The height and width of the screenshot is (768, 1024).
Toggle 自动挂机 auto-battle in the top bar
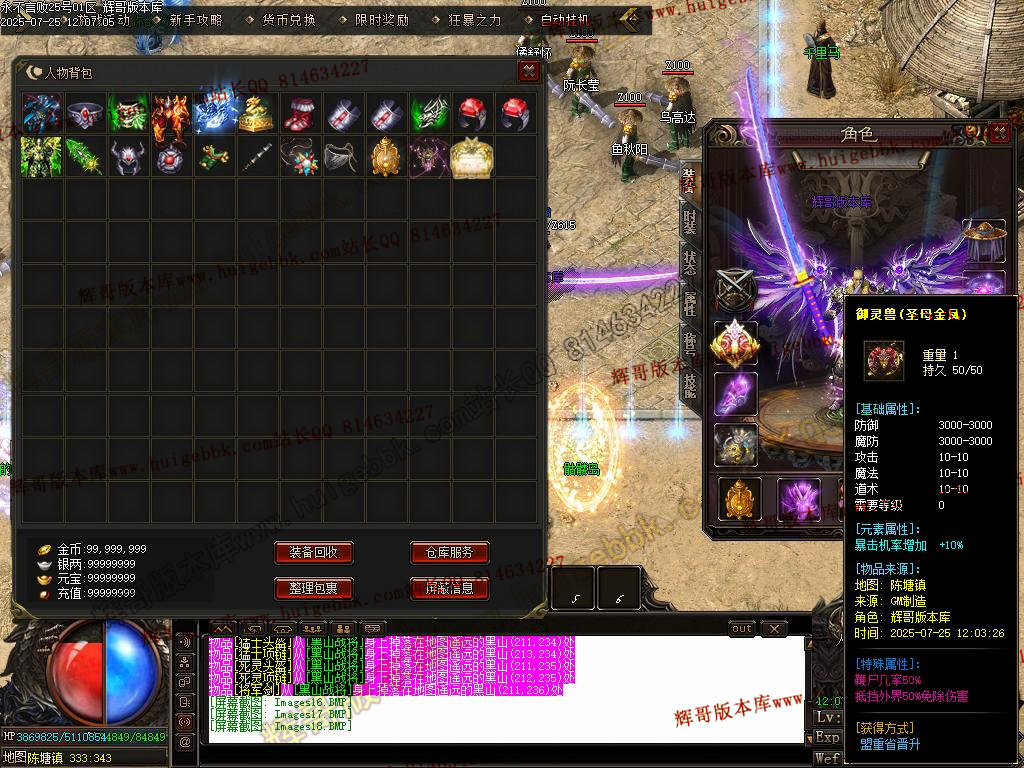pos(566,20)
